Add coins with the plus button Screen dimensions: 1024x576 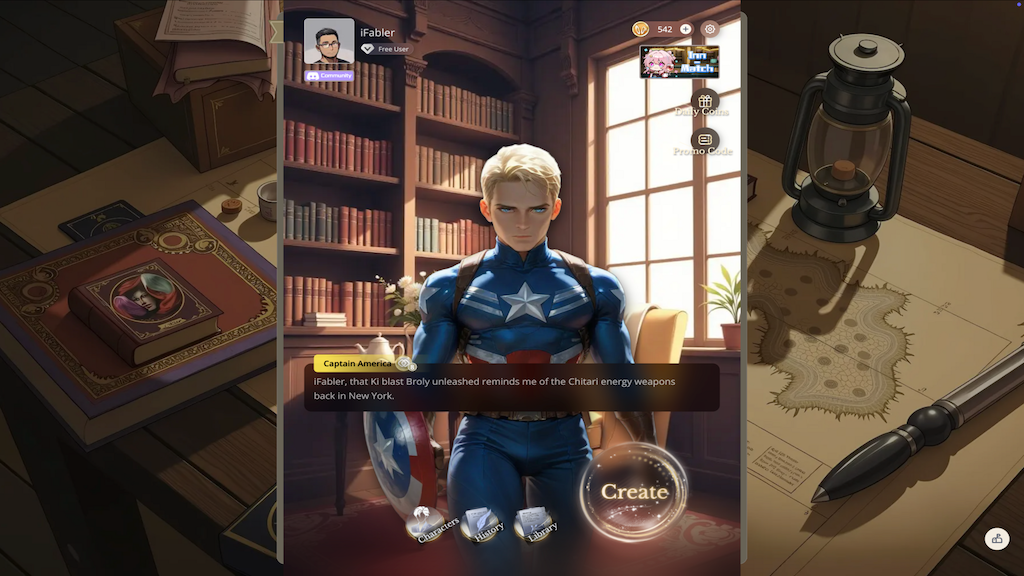[686, 29]
